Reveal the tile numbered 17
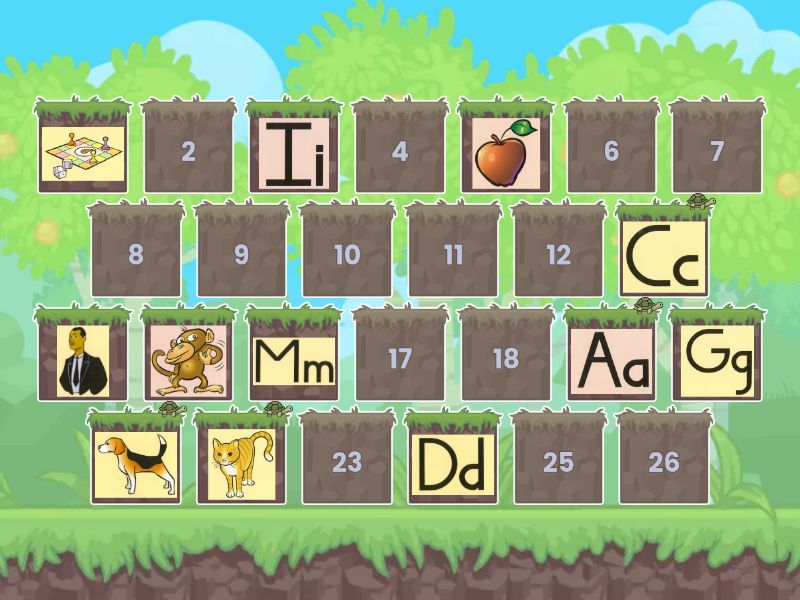800x600 pixels. (x=400, y=358)
